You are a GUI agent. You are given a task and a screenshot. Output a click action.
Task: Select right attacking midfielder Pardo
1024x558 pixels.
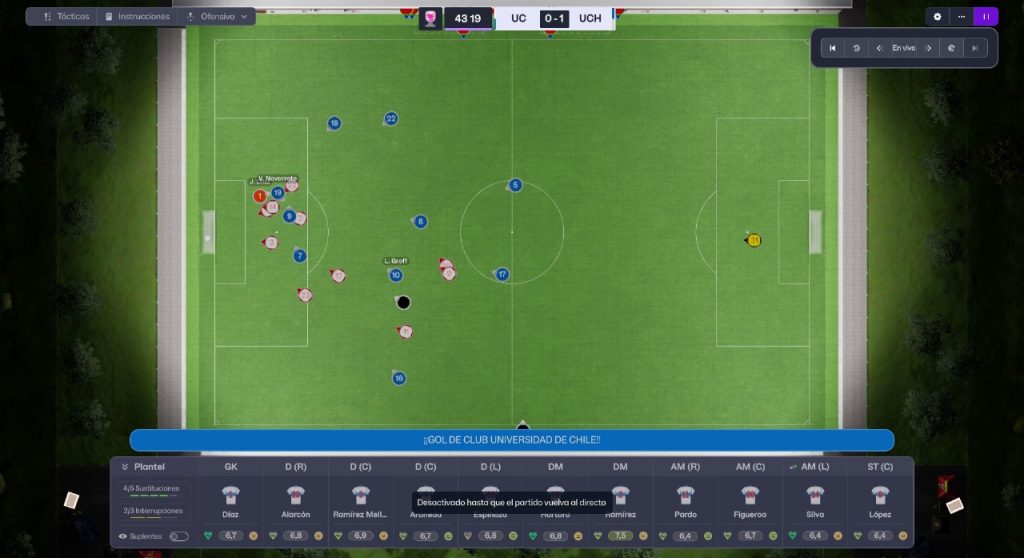coord(685,502)
